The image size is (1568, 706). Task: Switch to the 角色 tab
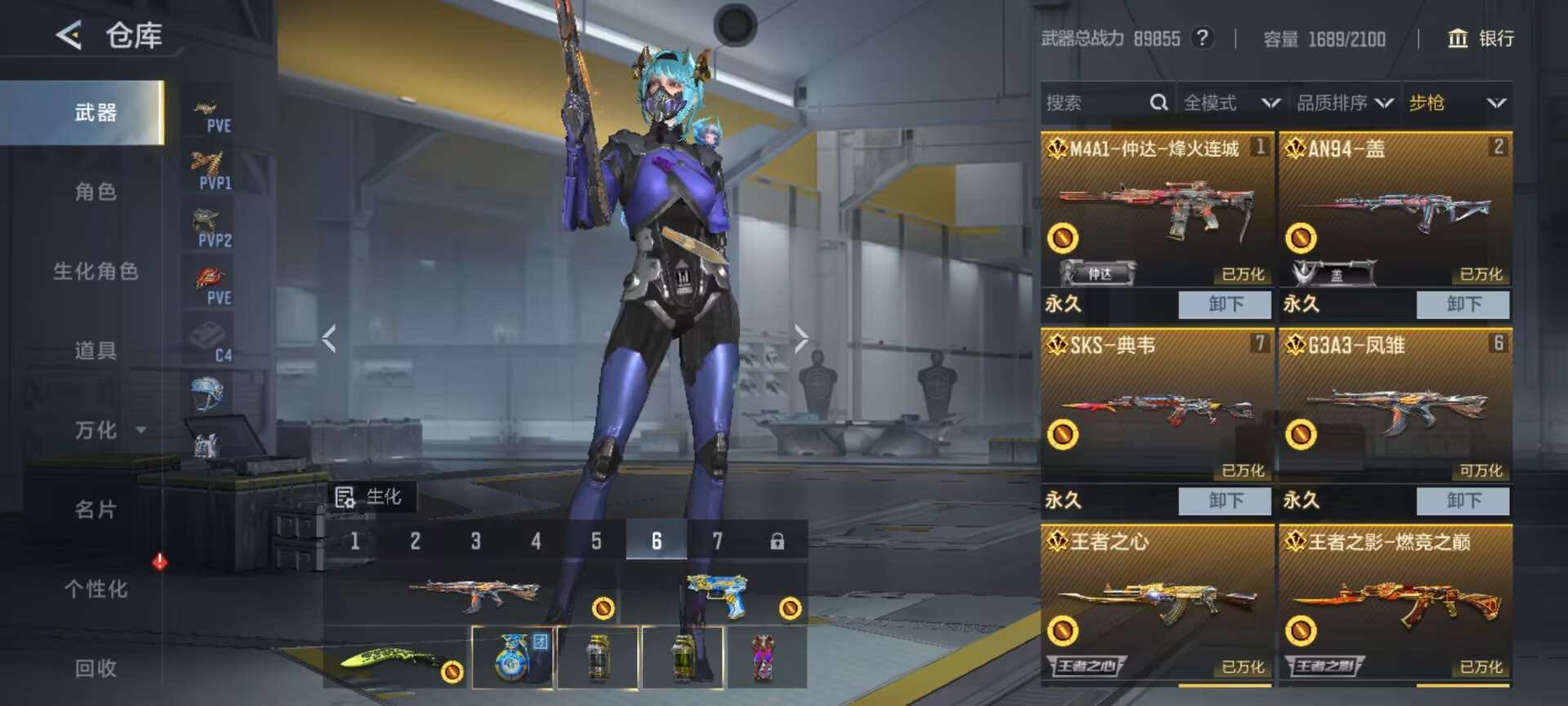coord(96,192)
